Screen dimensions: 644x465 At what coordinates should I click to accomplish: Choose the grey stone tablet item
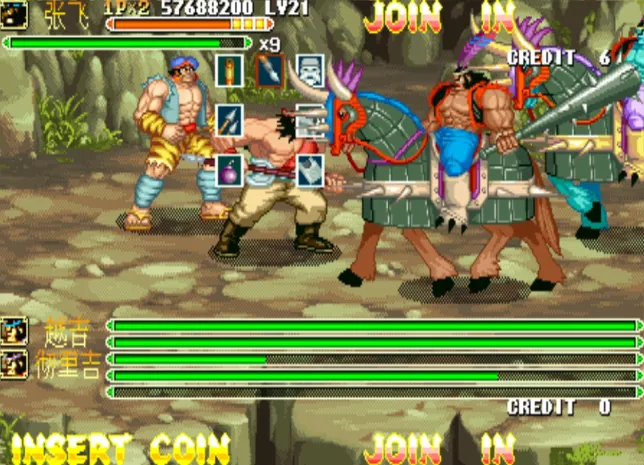click(x=310, y=169)
